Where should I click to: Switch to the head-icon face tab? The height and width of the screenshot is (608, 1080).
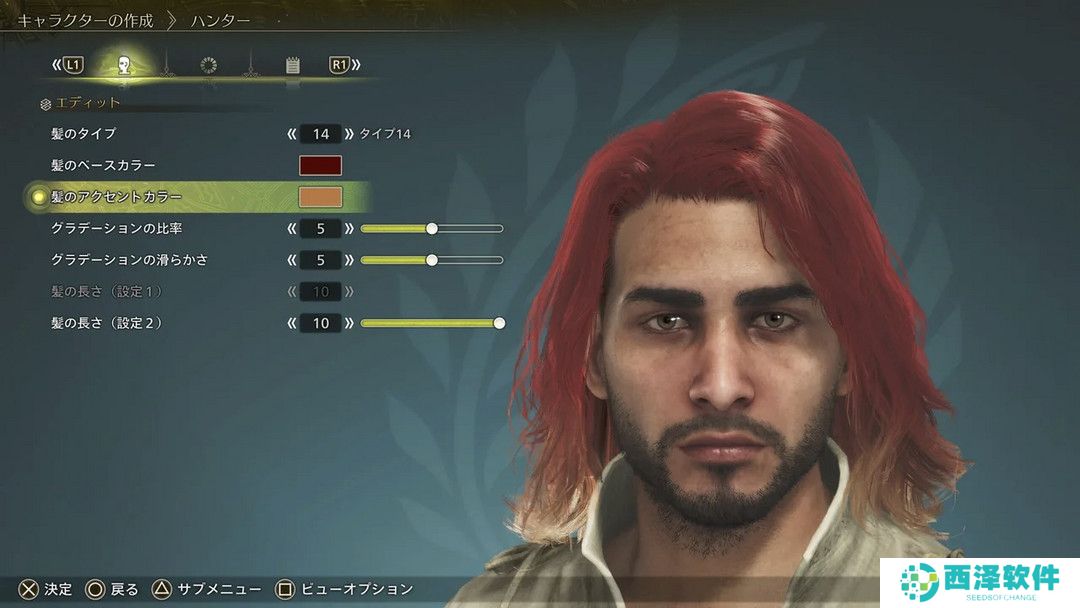124,66
